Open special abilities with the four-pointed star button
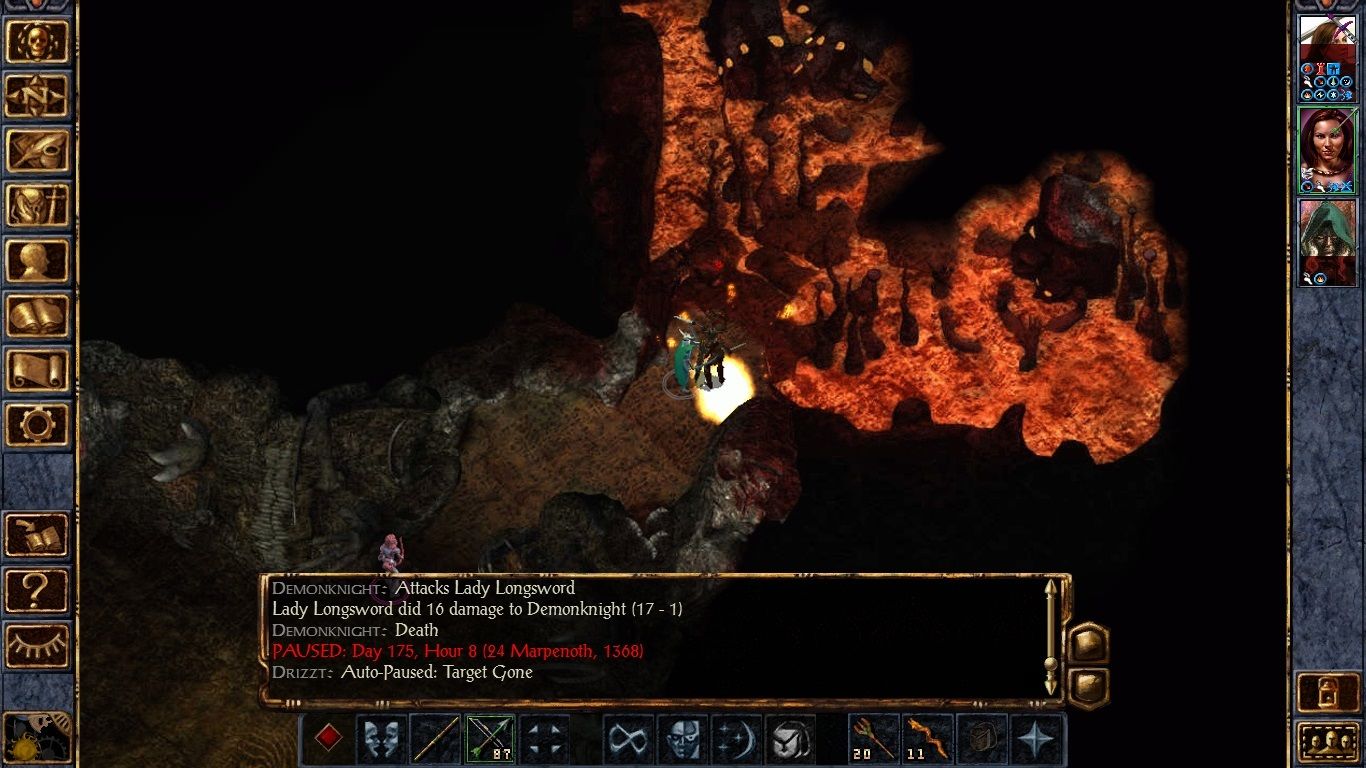1366x768 pixels. 1034,739
